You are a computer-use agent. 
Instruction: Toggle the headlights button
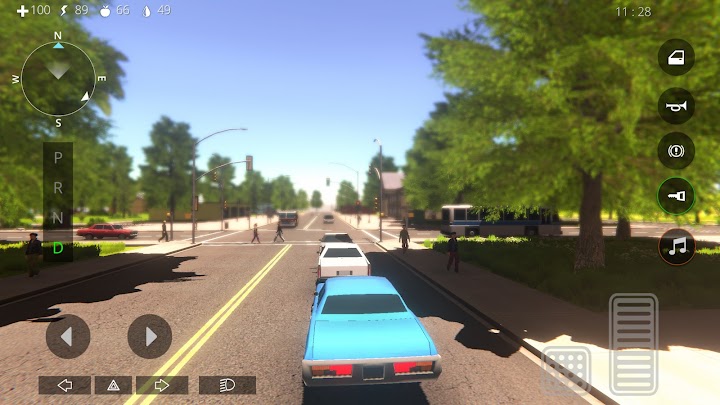[x=227, y=385]
